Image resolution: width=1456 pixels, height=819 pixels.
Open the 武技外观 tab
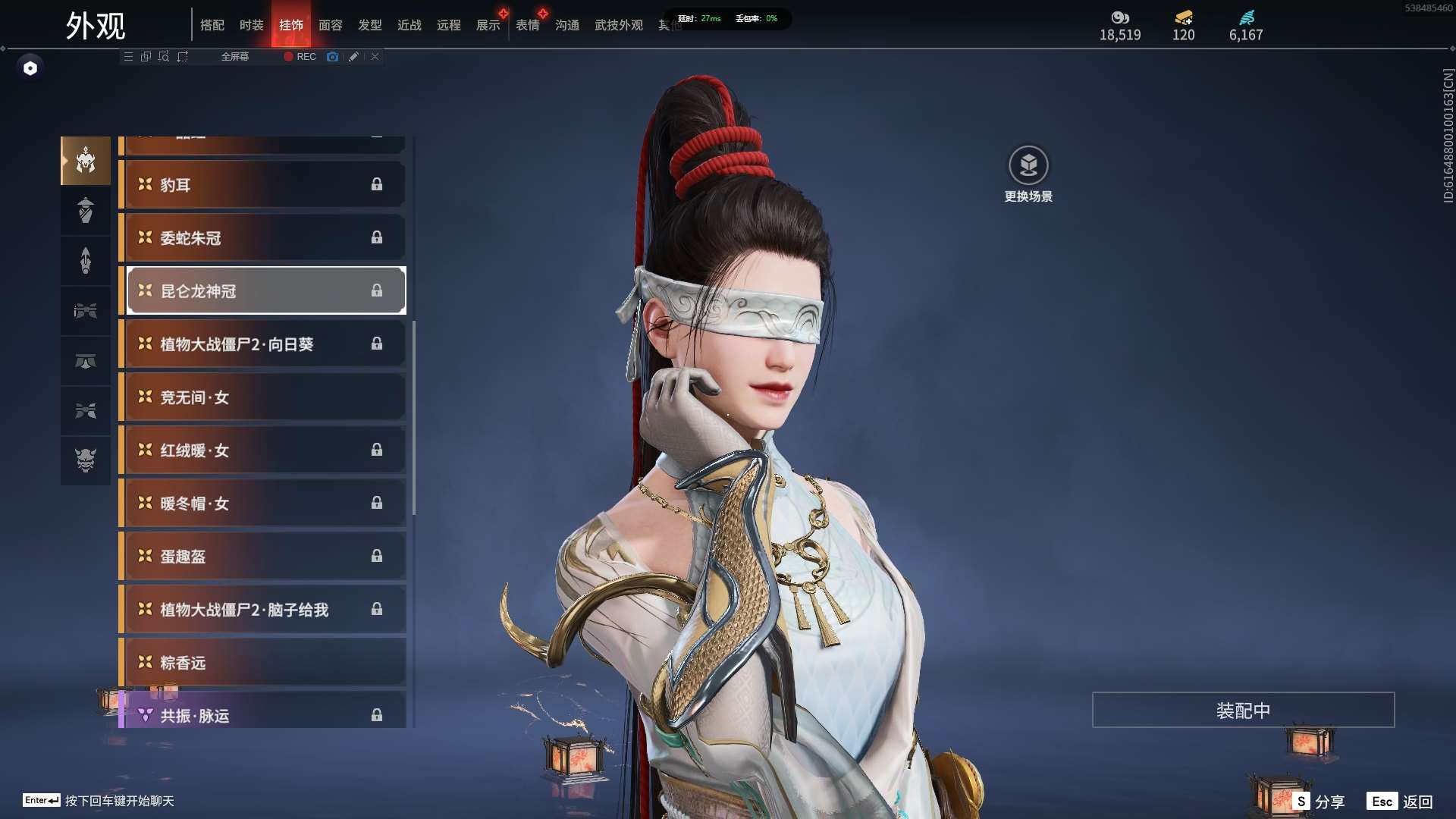coord(618,25)
